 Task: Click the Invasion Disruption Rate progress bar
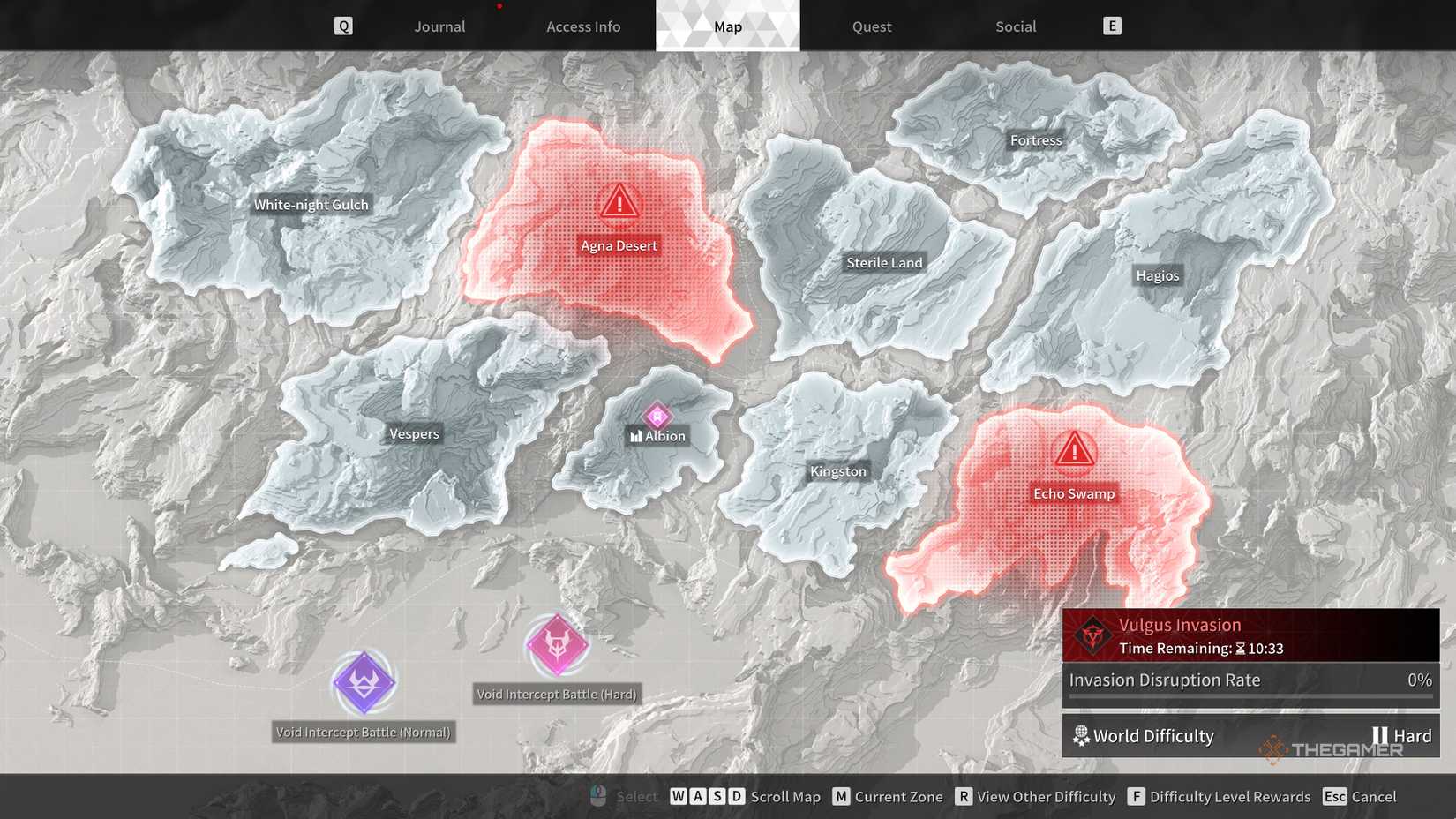[1249, 696]
